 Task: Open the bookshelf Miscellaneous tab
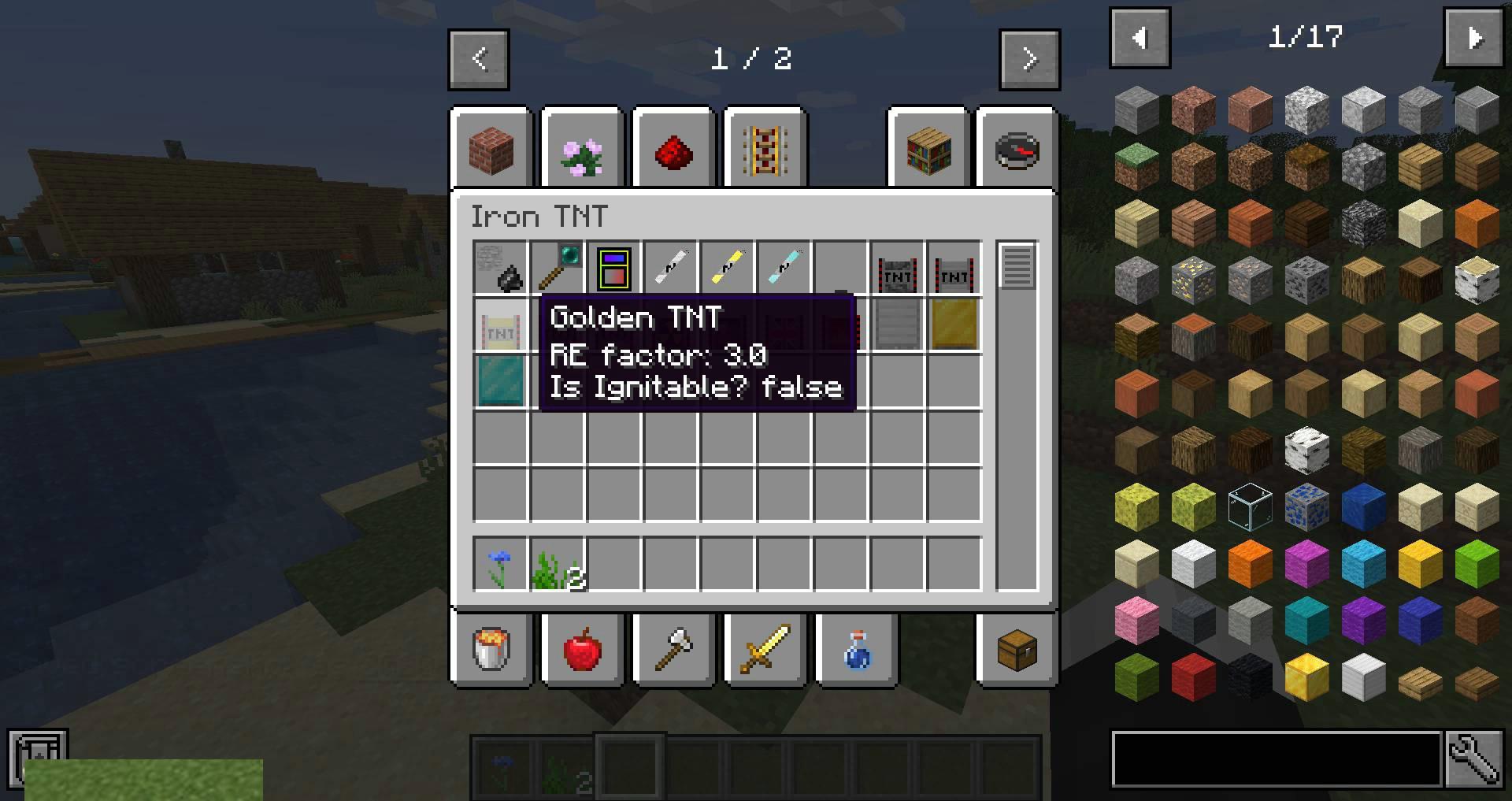pyautogui.click(x=928, y=151)
